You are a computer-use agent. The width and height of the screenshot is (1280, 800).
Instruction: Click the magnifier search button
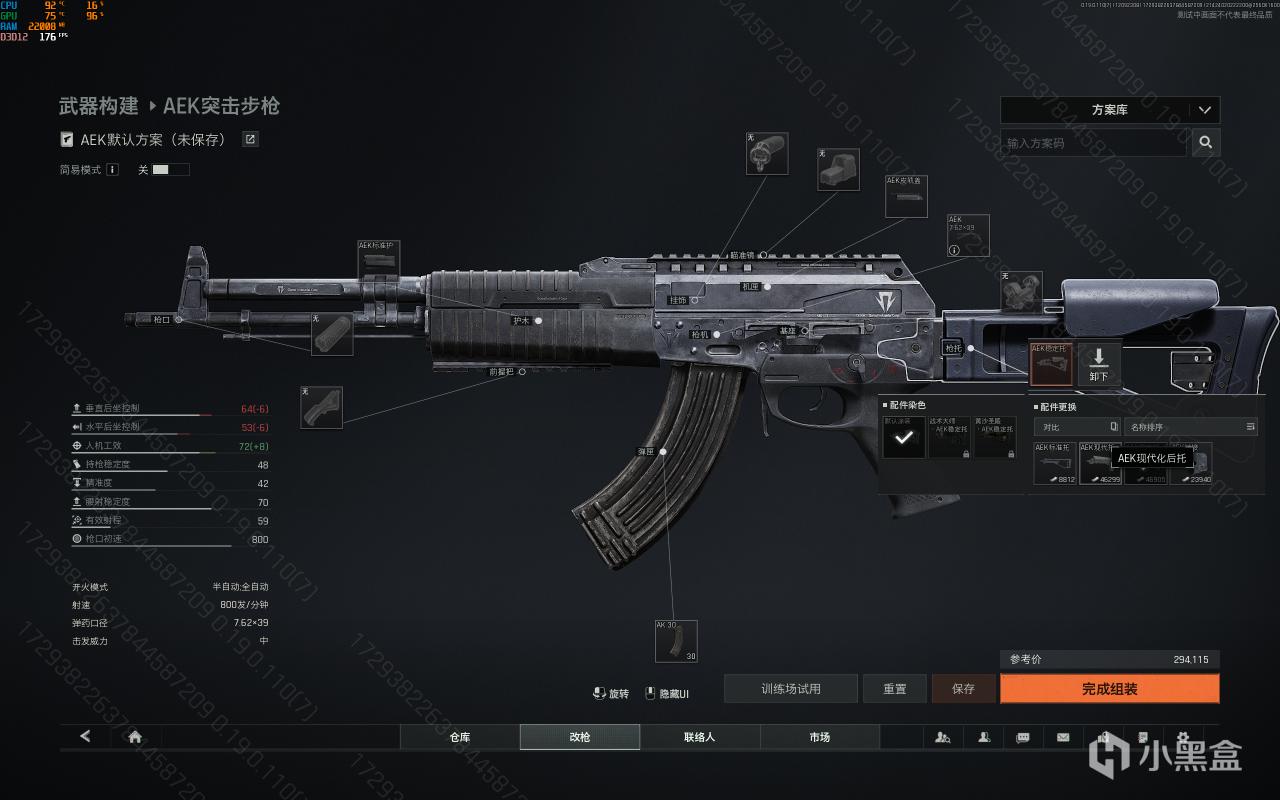[x=1206, y=143]
